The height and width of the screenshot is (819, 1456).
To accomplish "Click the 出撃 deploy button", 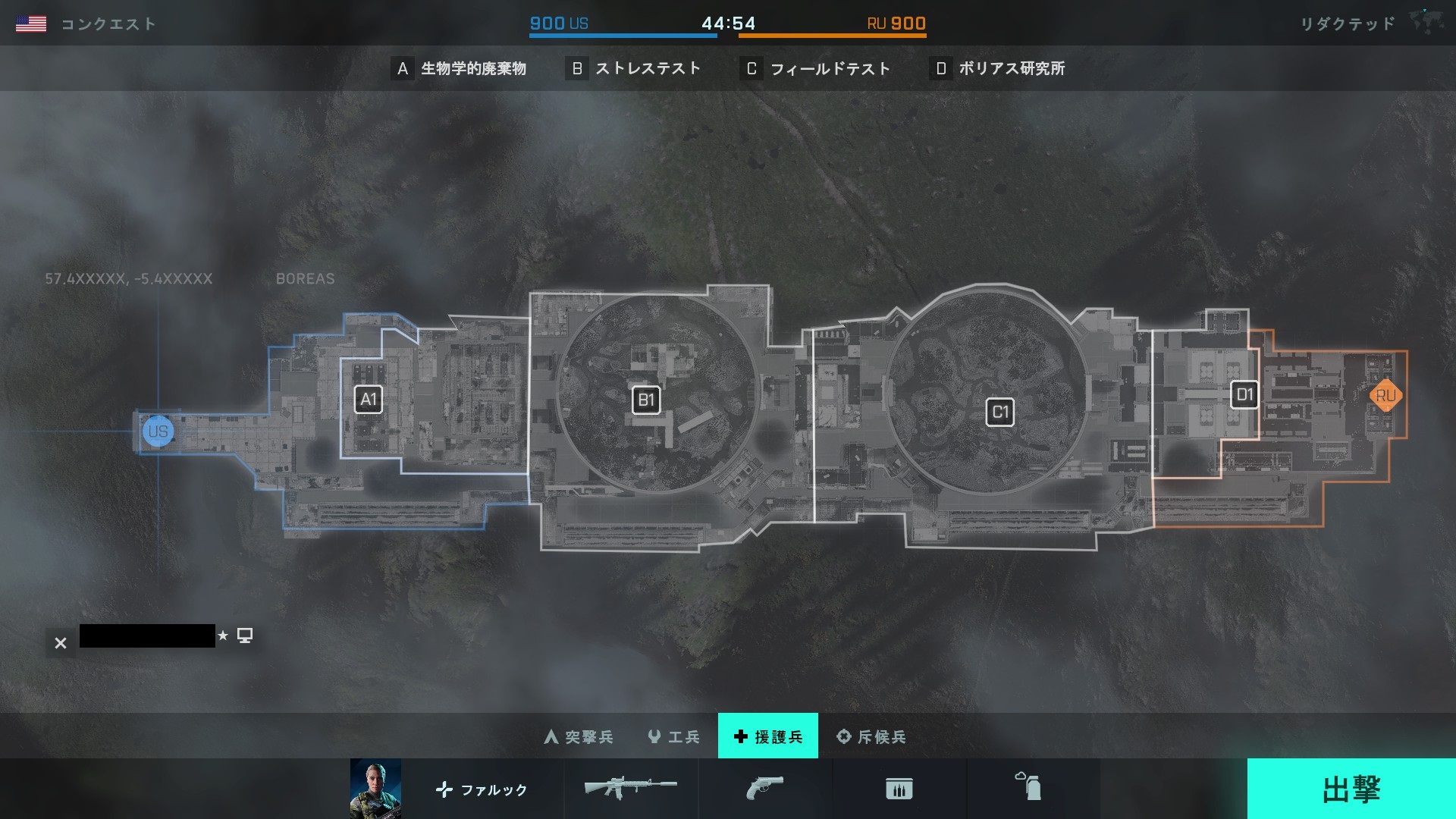I will pos(1351,789).
